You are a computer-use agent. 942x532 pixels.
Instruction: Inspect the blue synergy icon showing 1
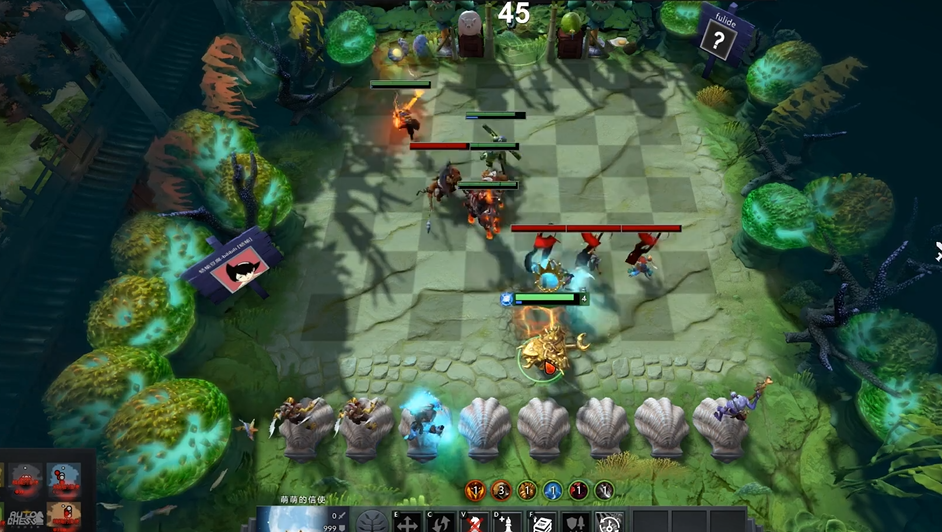click(x=552, y=490)
